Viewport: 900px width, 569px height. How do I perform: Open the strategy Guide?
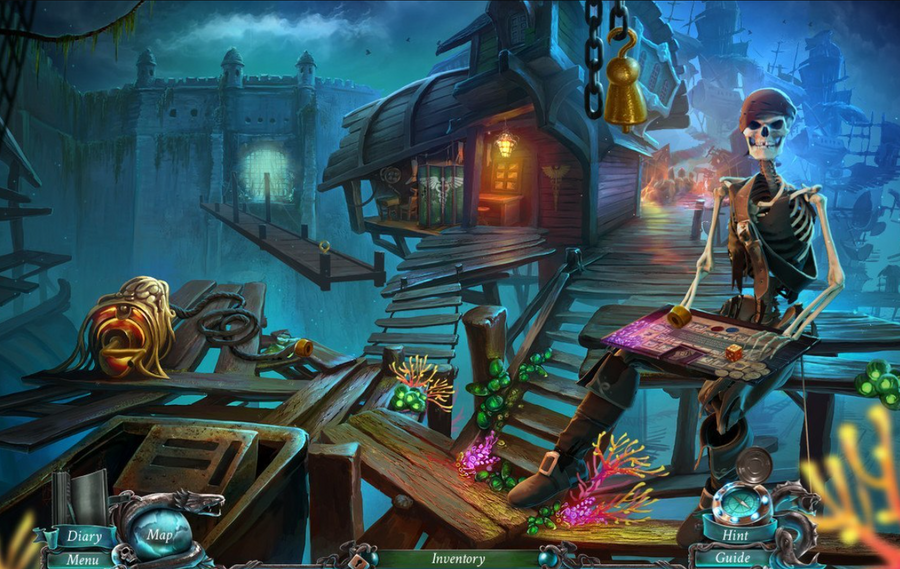[x=734, y=558]
